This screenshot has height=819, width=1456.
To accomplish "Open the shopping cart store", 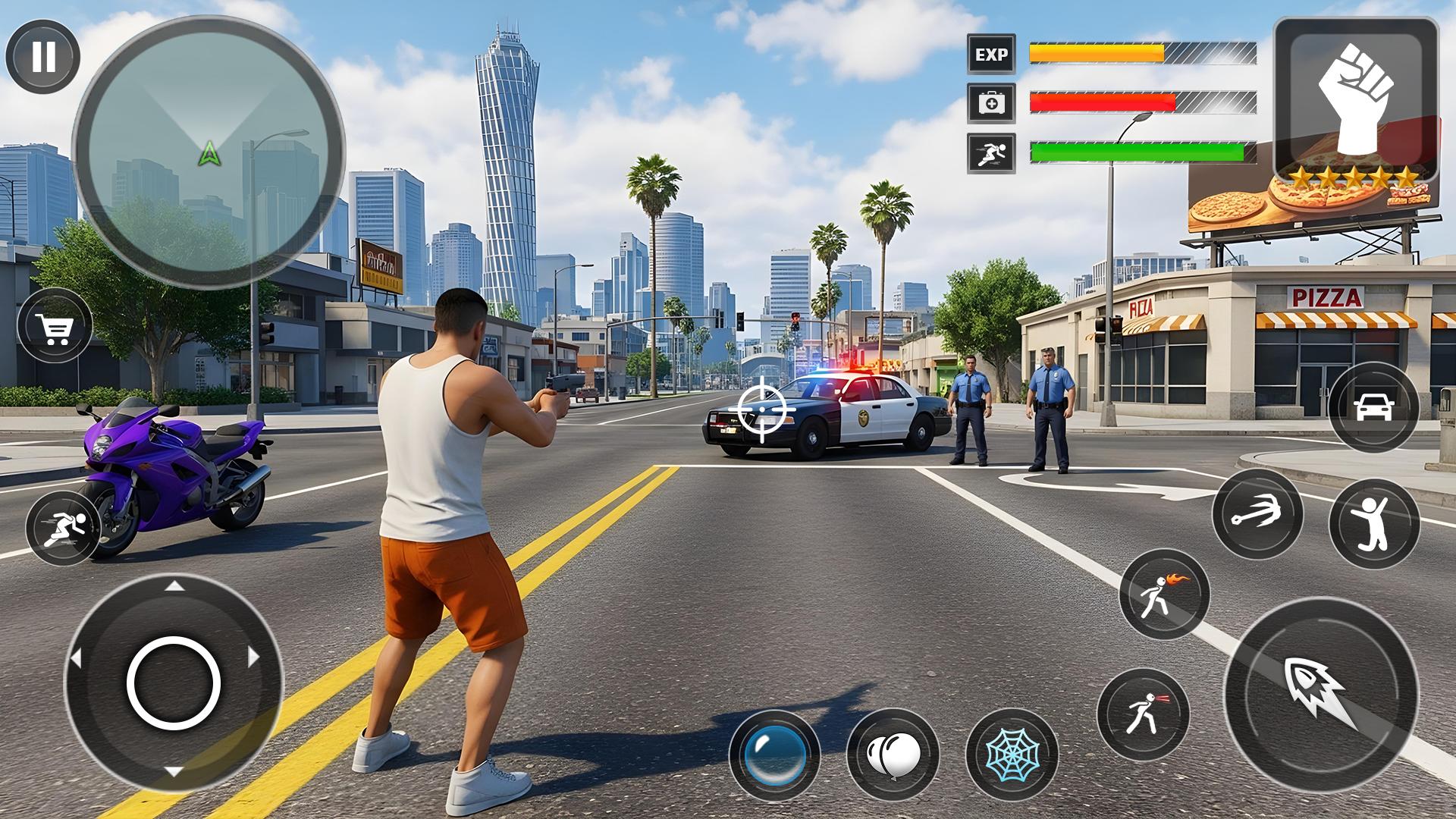I will tap(55, 327).
